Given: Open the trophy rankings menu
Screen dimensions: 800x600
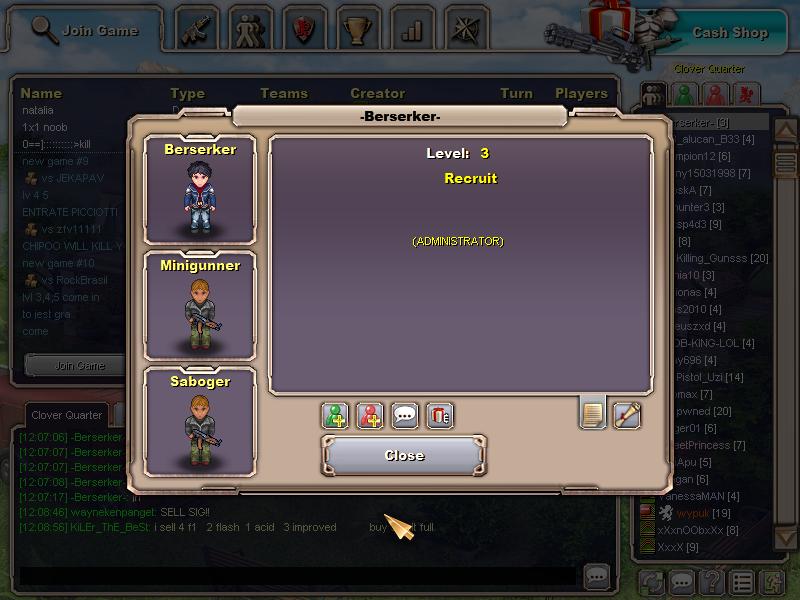Looking at the screenshot, I should click(358, 29).
